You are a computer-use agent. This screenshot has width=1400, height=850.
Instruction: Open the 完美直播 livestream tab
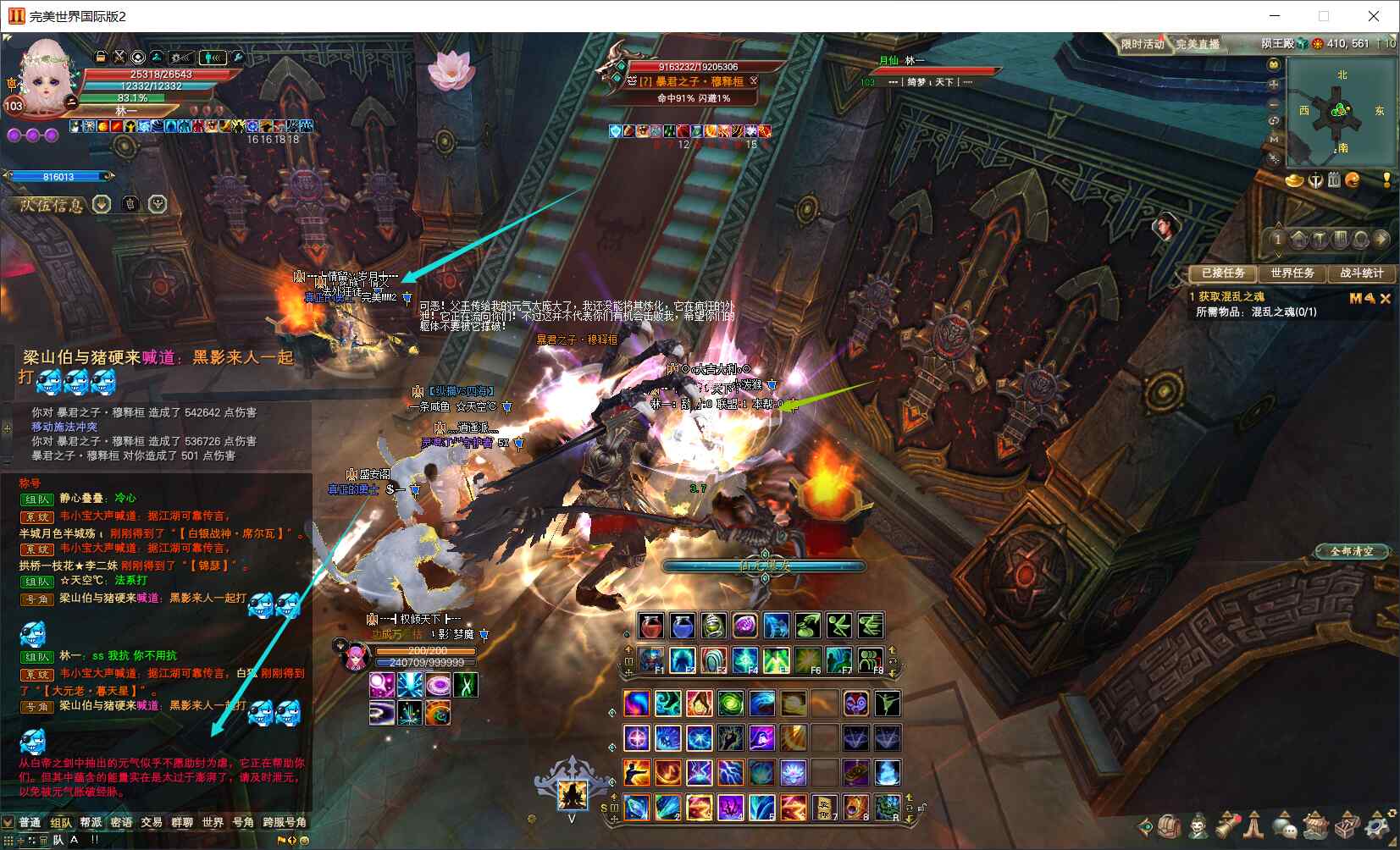click(1198, 44)
